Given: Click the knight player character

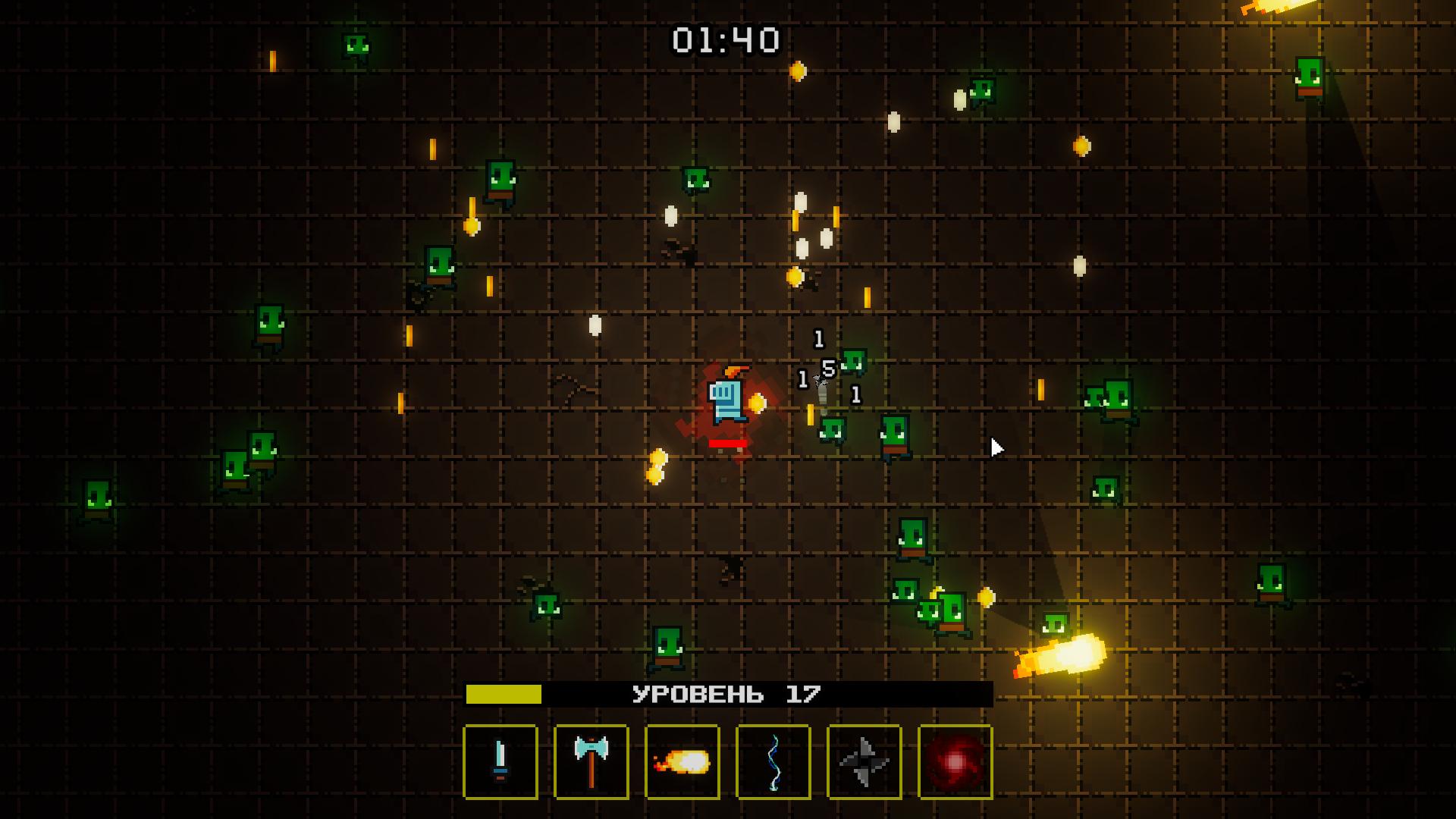Looking at the screenshot, I should tap(726, 400).
